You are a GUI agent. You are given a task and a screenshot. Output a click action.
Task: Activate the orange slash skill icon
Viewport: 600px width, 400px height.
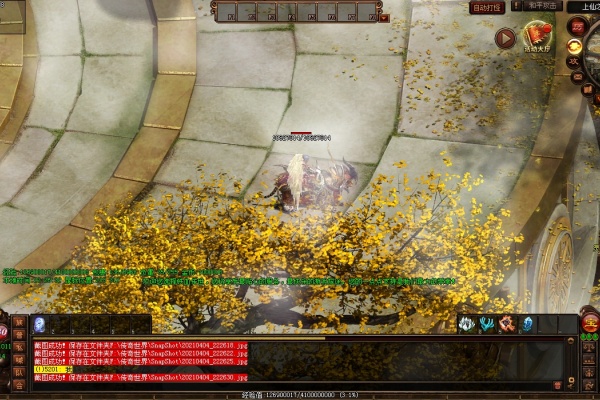tap(507, 323)
